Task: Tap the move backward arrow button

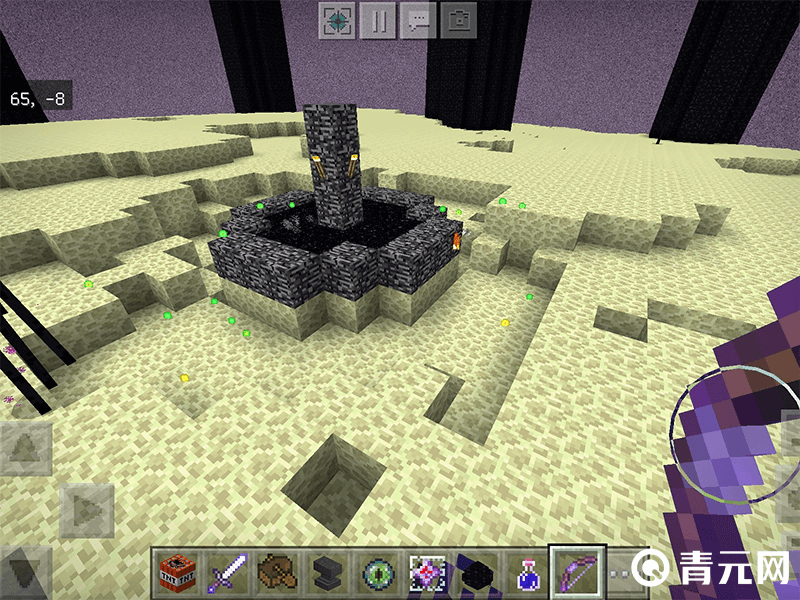Action: 26,573
